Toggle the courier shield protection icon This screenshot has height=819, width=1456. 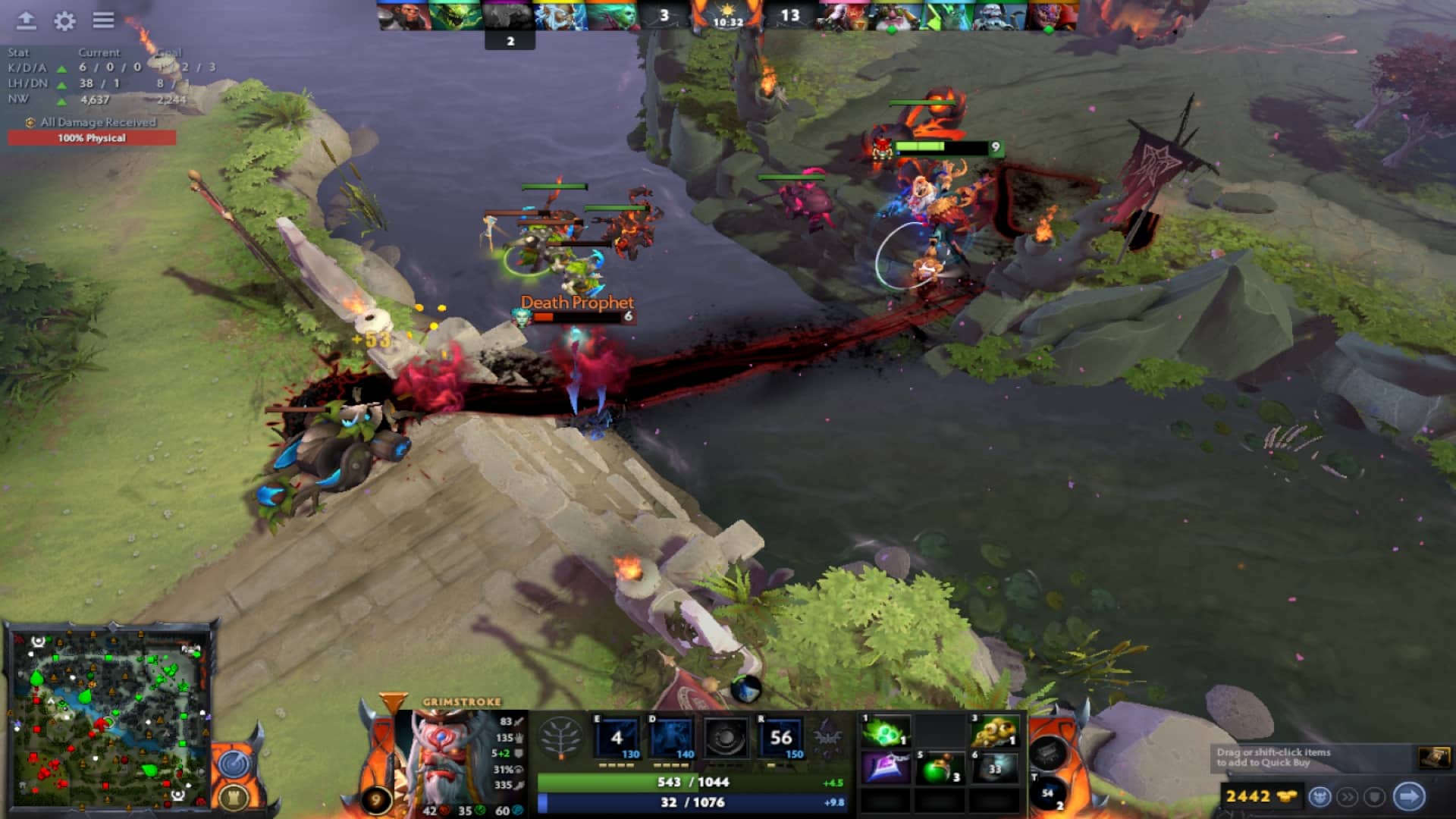[x=1374, y=795]
